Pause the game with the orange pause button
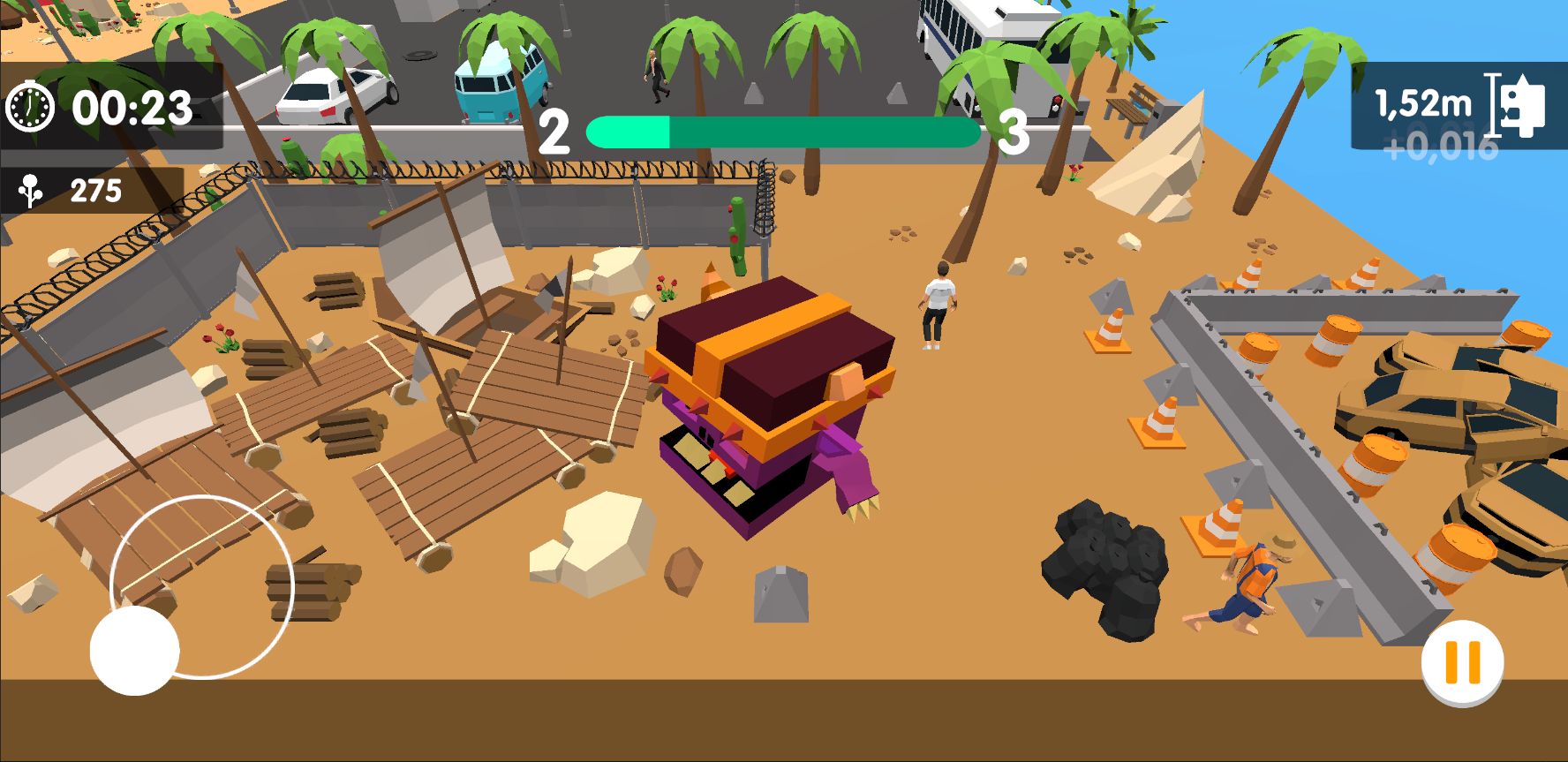Screen dimensions: 1568x762 tap(1462, 661)
